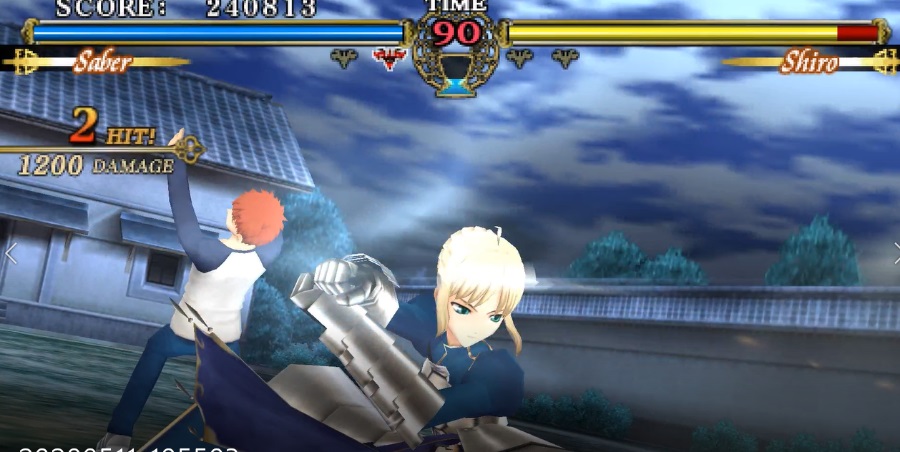This screenshot has width=900, height=452.
Task: Go to the previous image with left arrow
Action: coord(11,253)
